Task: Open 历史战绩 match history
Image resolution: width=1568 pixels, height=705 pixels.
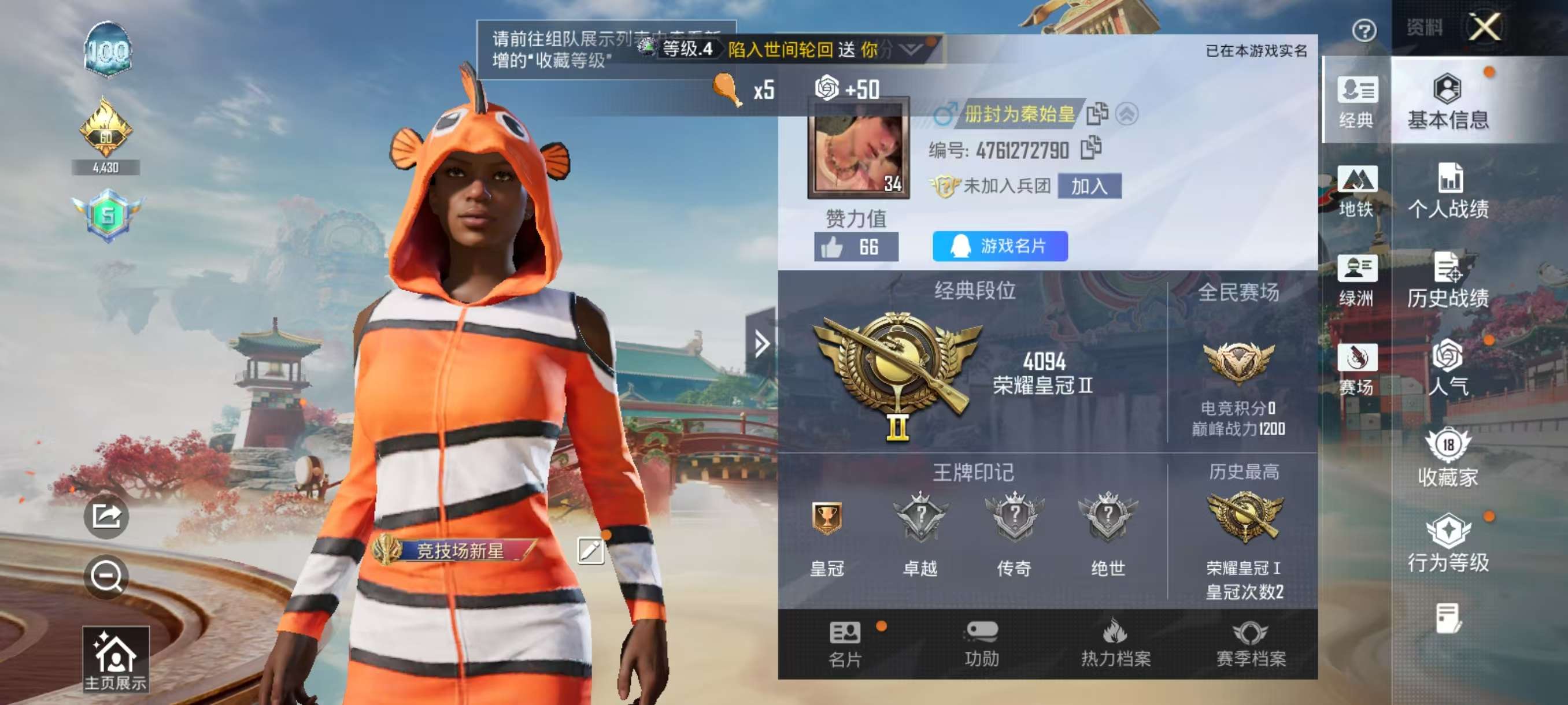Action: click(1448, 280)
